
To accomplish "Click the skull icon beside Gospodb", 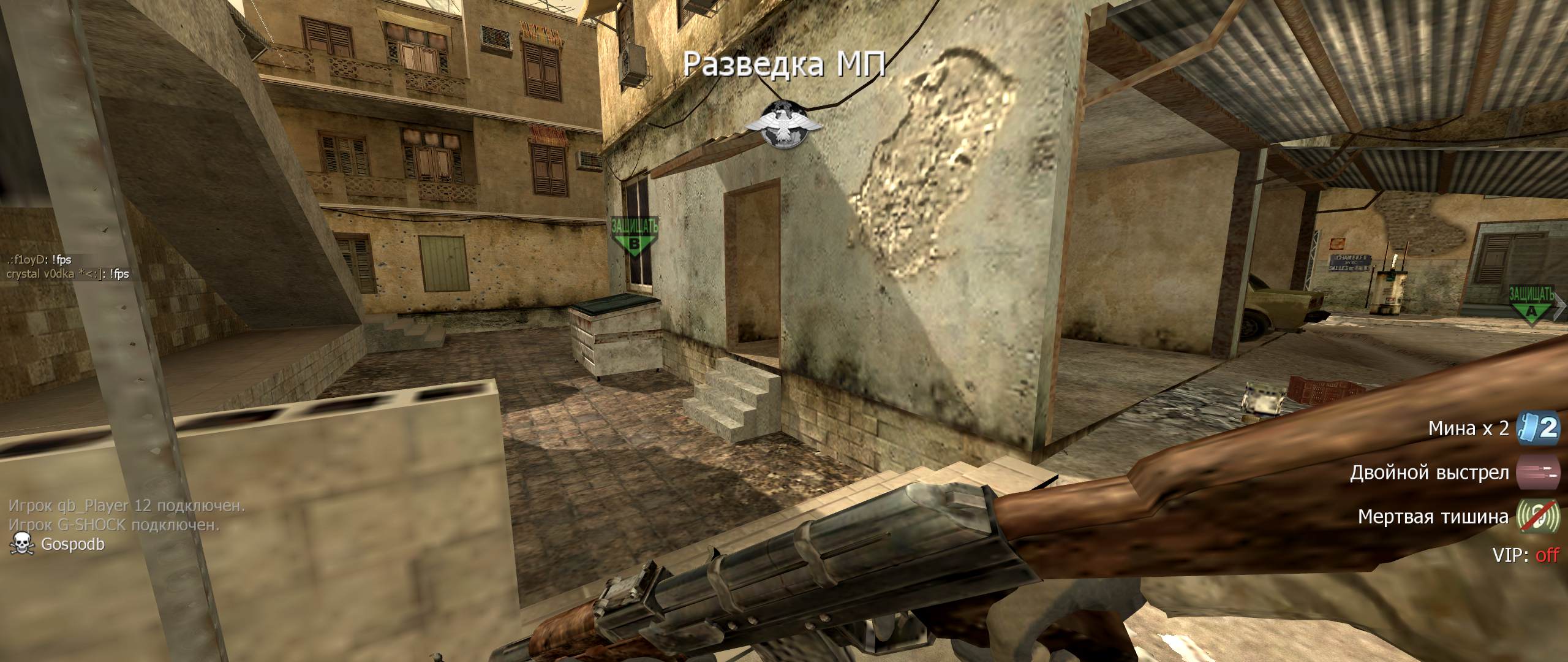I will point(23,543).
